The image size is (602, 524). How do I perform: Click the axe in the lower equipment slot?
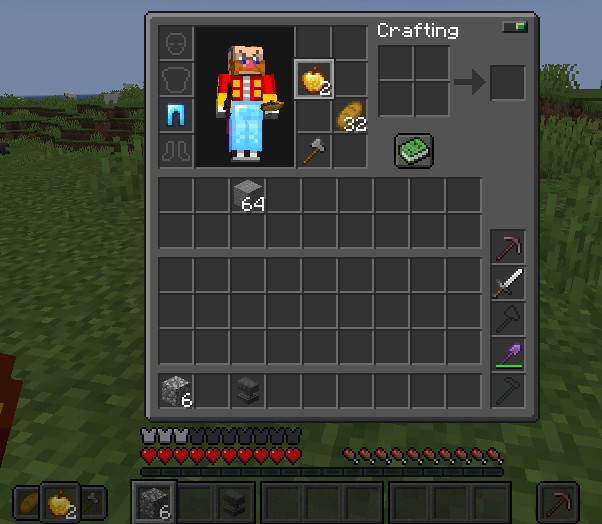313,151
